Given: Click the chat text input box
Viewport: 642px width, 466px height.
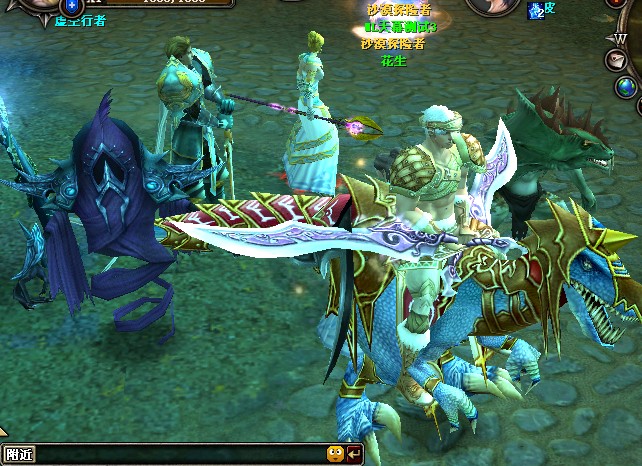Looking at the screenshot, I should tap(180, 455).
